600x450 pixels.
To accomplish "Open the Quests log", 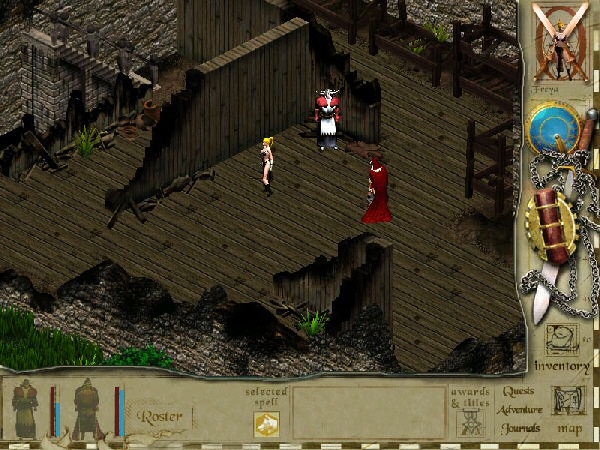I will click(518, 392).
